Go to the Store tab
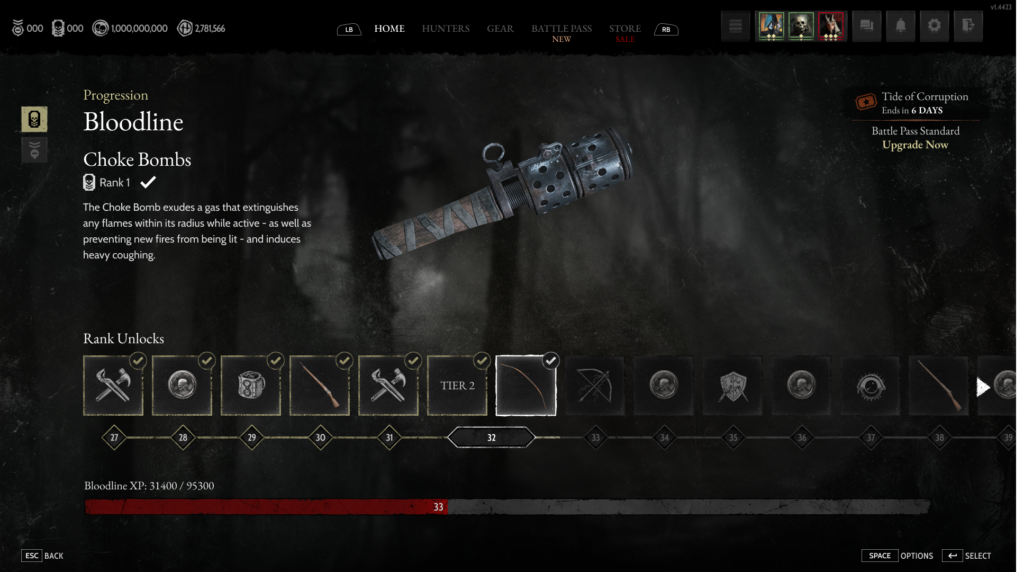1024x572 pixels. [625, 28]
